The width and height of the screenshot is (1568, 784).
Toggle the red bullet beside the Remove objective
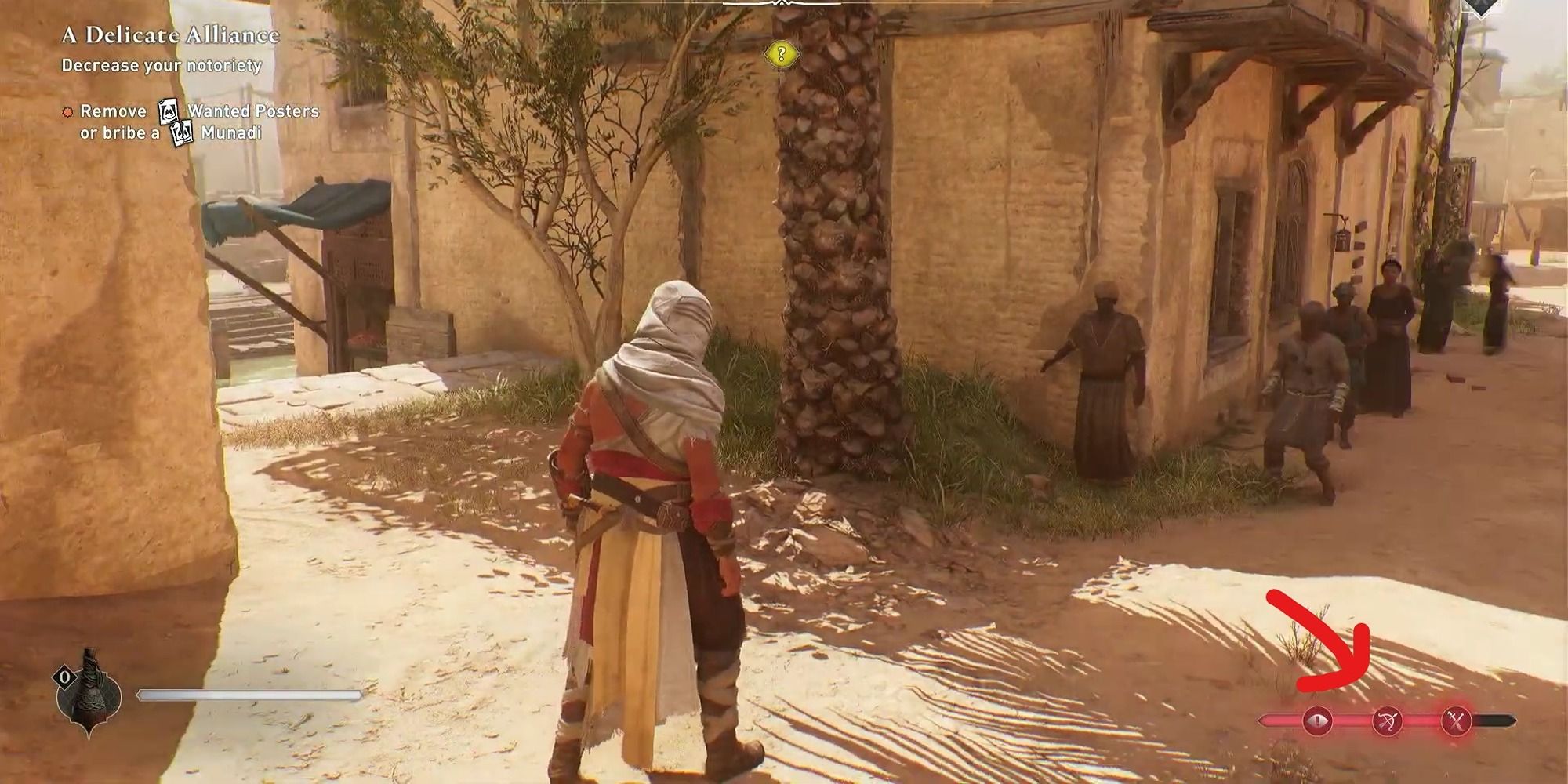tap(67, 111)
